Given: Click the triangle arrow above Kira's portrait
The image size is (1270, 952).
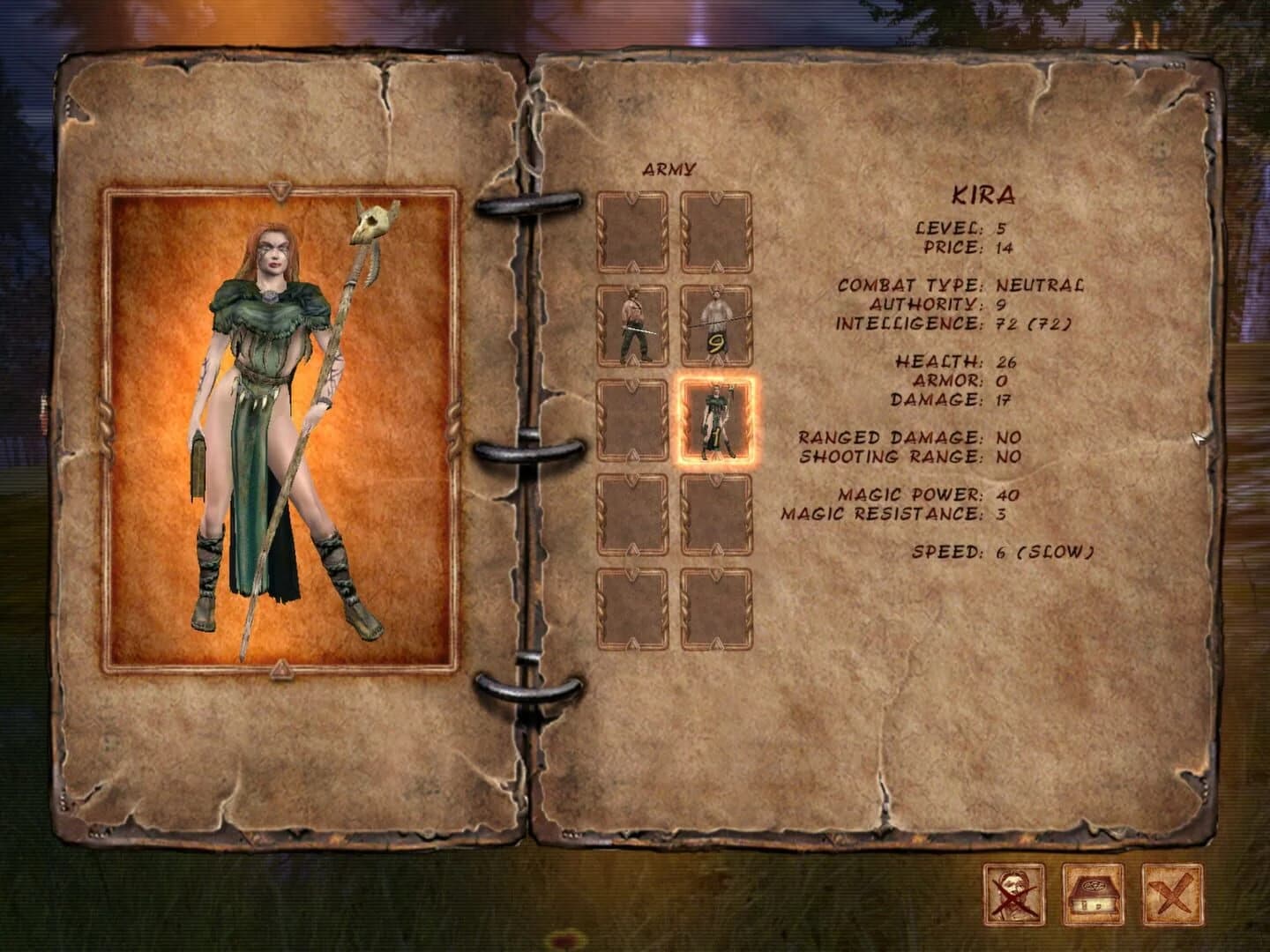Looking at the screenshot, I should tap(280, 189).
